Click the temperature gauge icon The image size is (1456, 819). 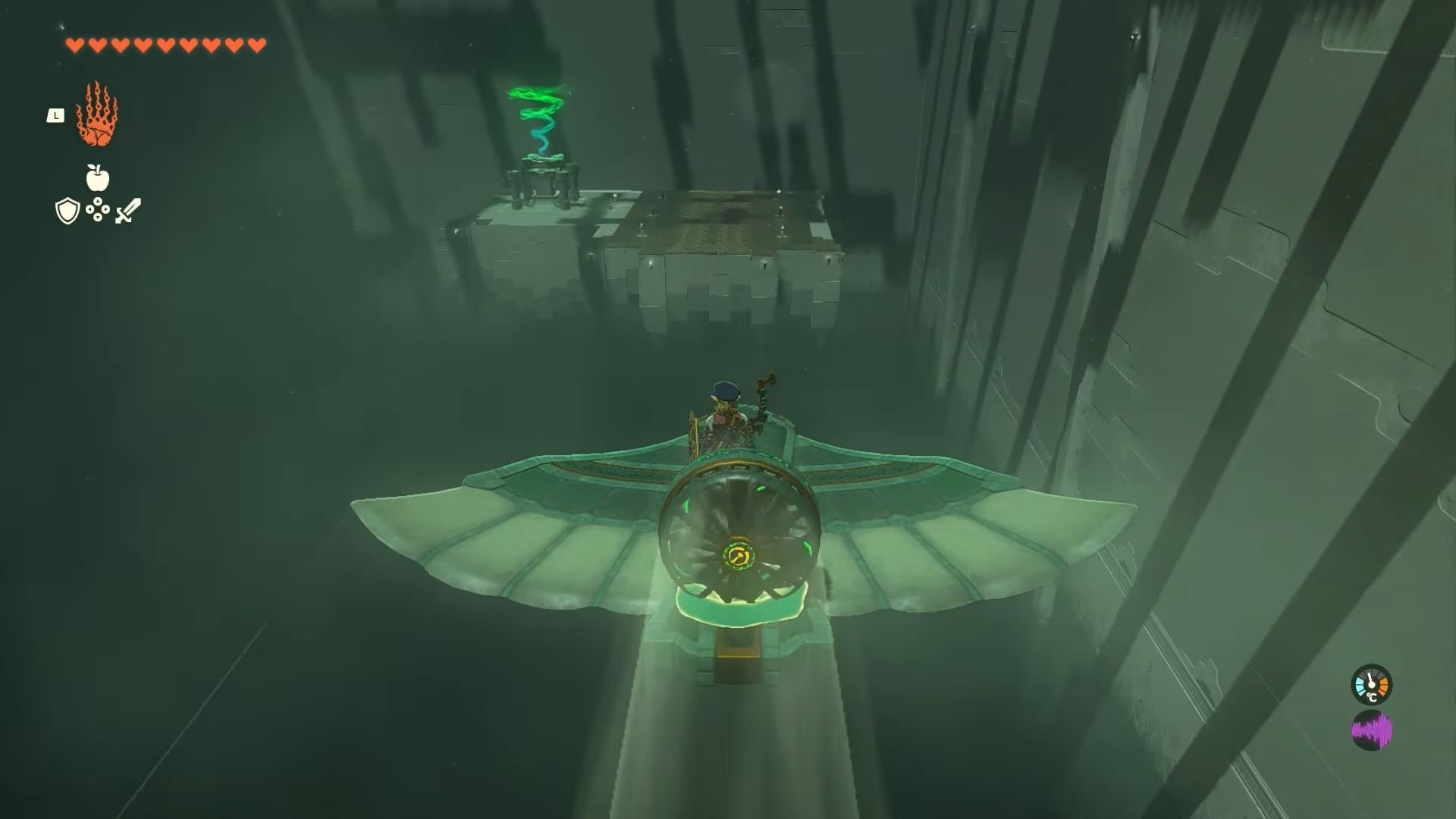click(x=1372, y=685)
